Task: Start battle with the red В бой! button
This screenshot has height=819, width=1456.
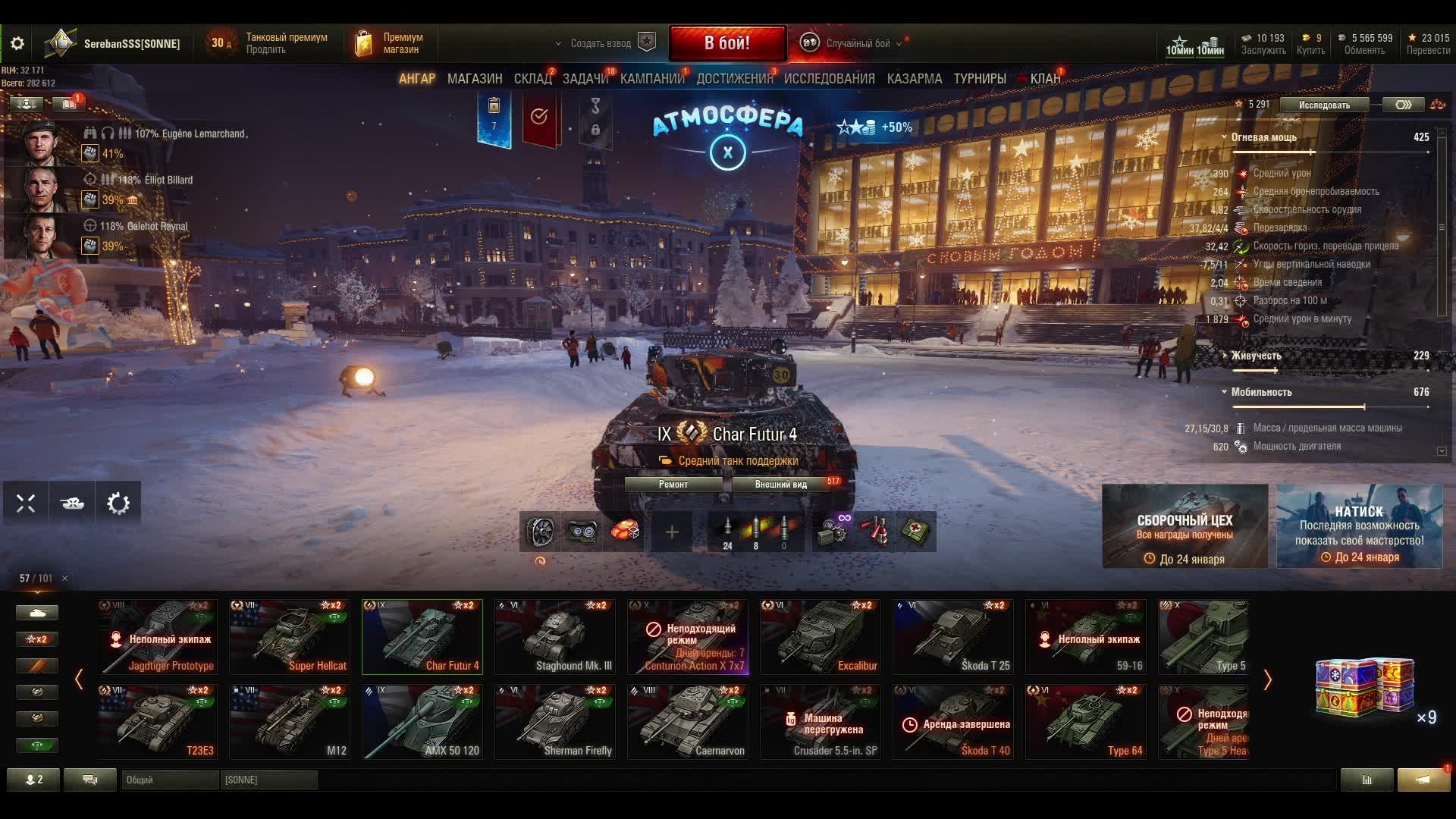Action: pyautogui.click(x=726, y=43)
